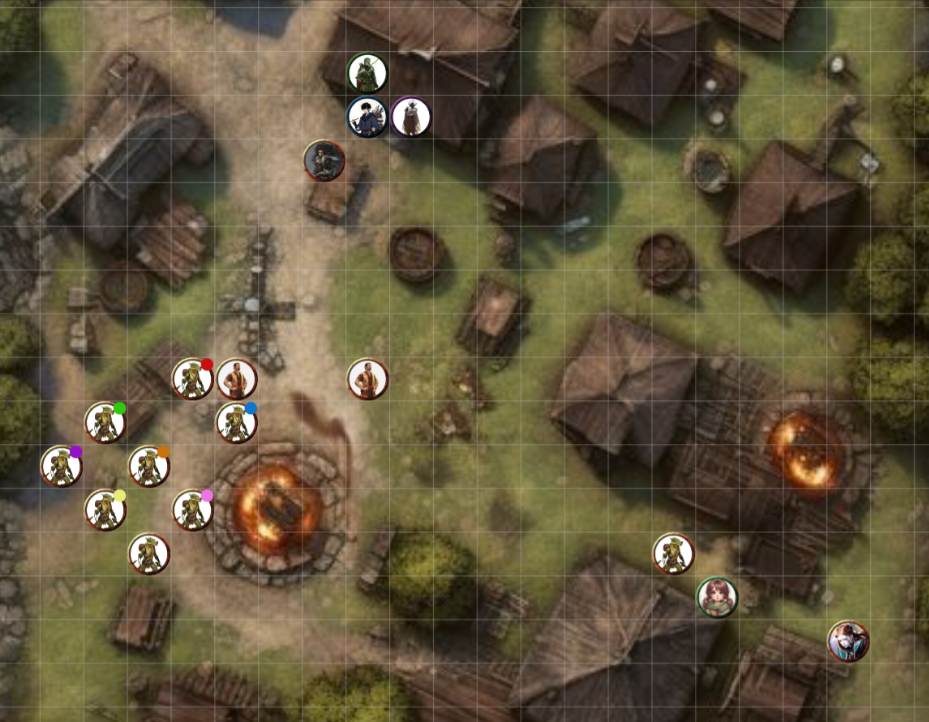Choose the blue-and-white armored character token

(848, 641)
